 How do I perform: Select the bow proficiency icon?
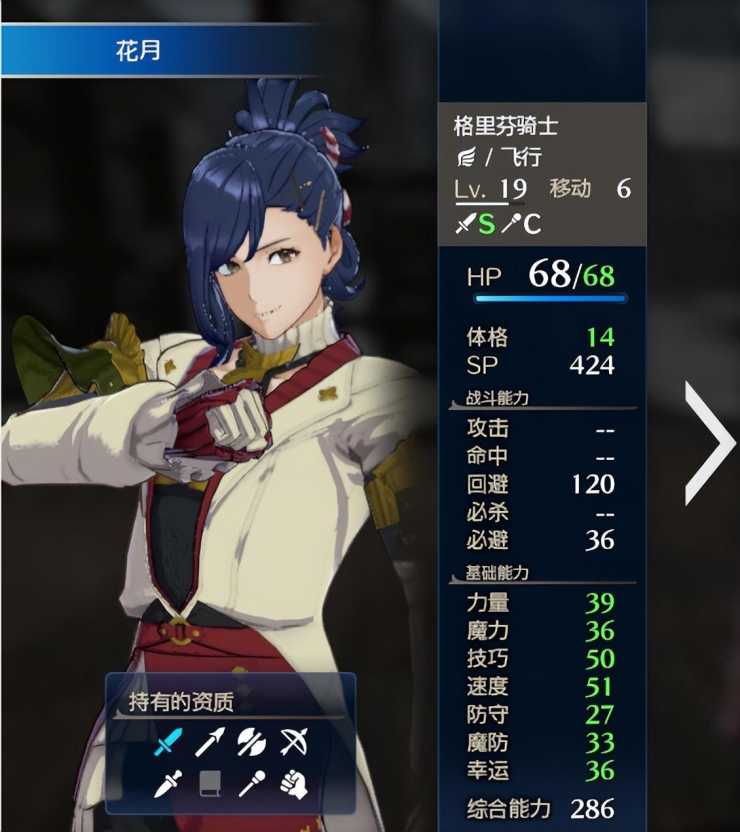click(293, 741)
